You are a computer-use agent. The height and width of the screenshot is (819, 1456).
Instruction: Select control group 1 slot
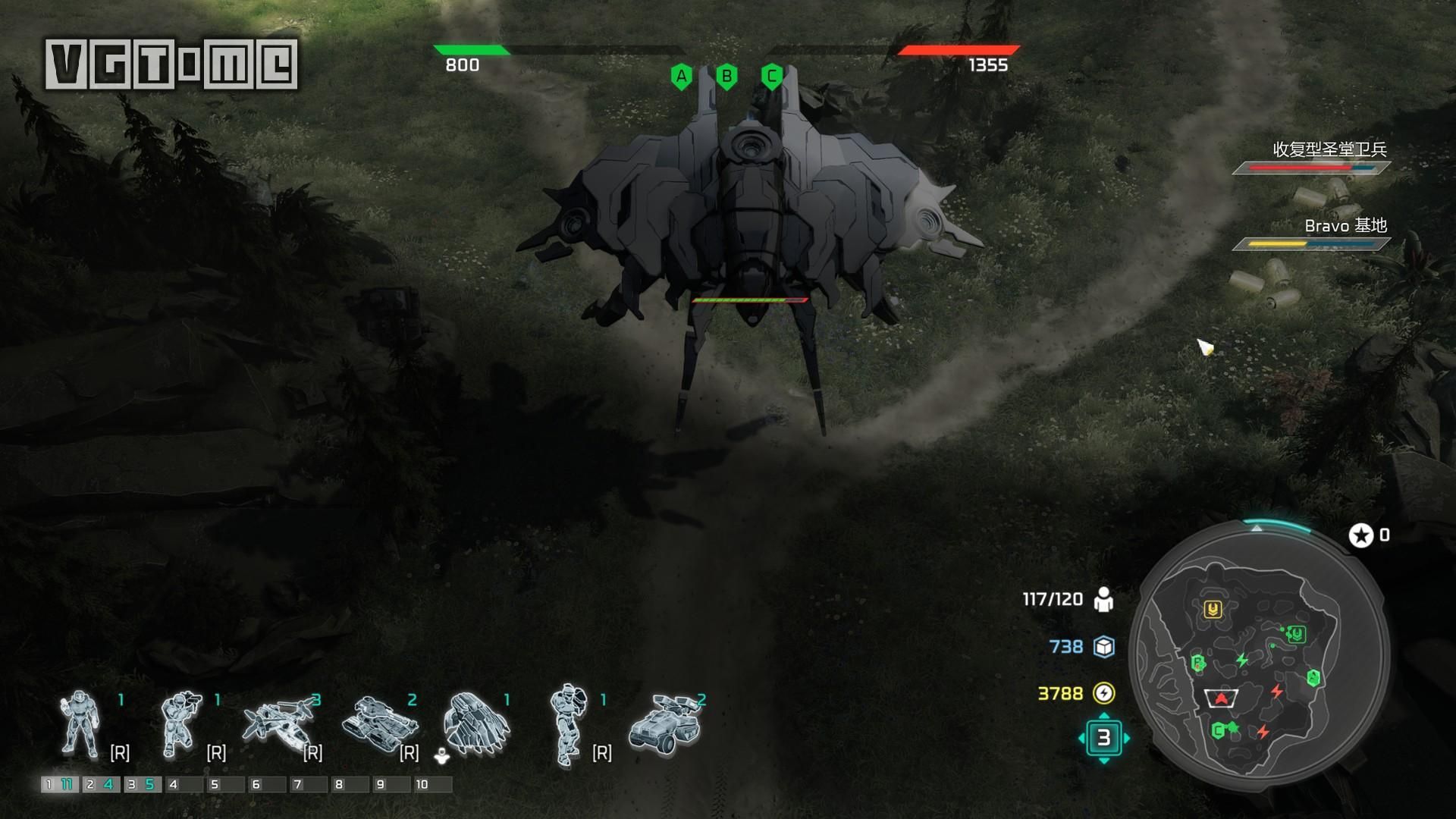tap(59, 784)
